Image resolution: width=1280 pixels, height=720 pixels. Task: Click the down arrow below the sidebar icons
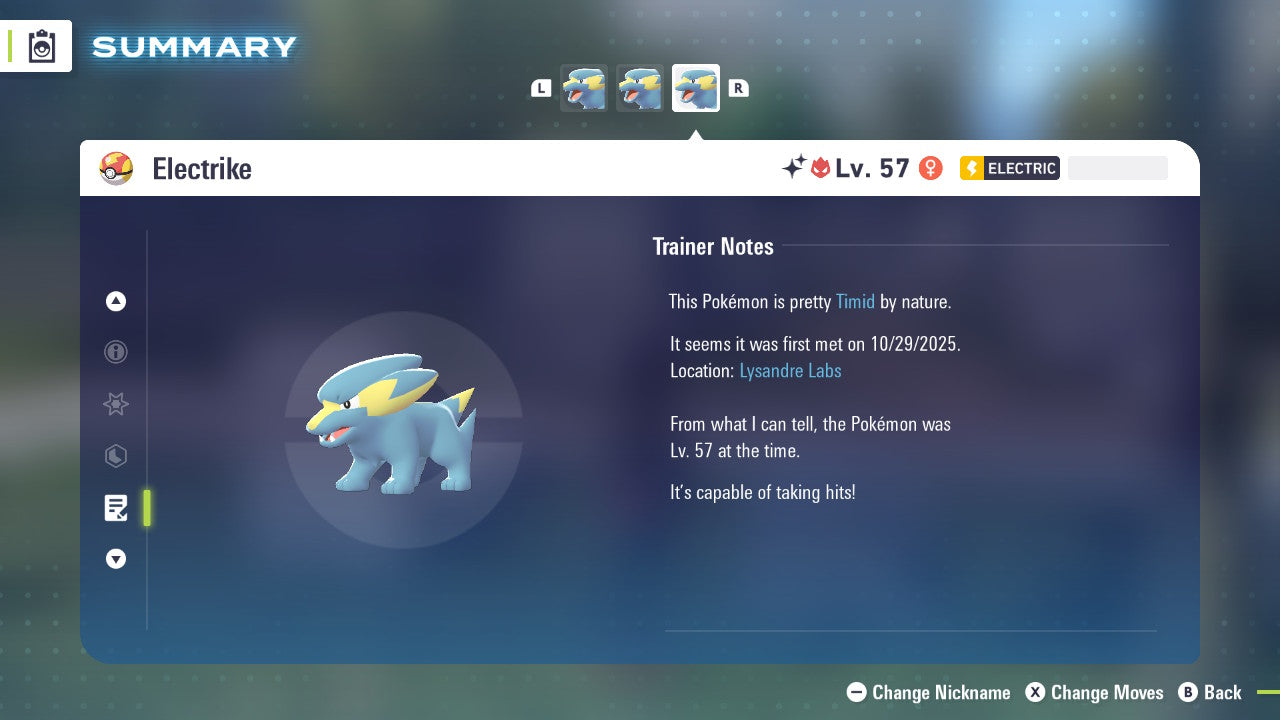tap(116, 559)
